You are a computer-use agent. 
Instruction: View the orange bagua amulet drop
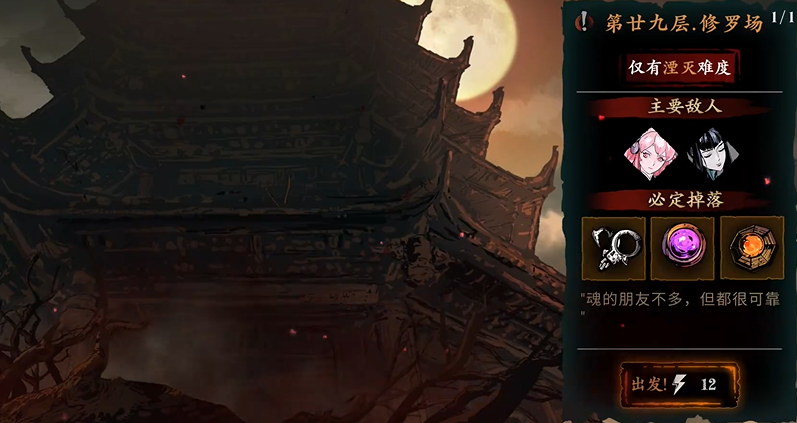752,248
